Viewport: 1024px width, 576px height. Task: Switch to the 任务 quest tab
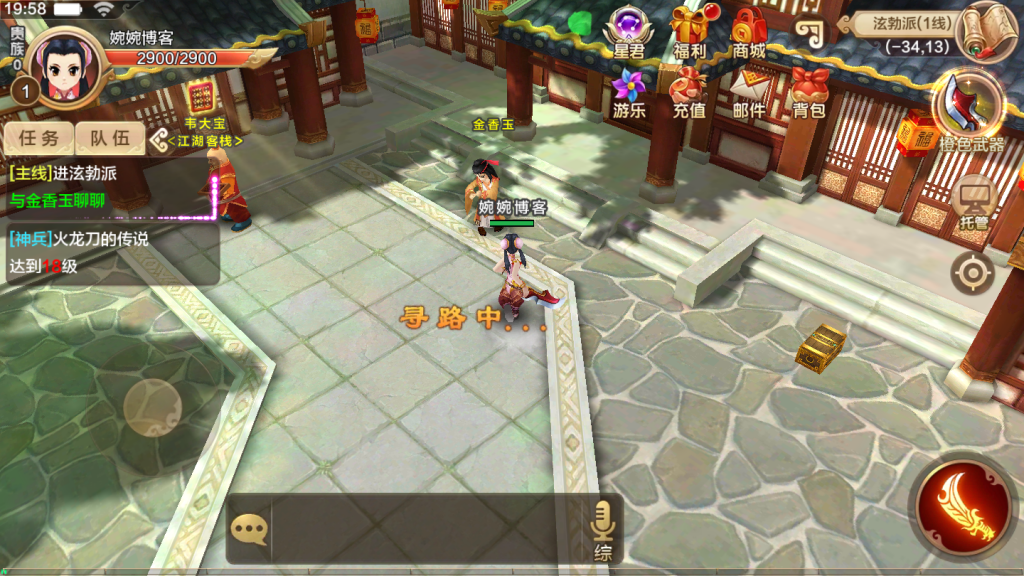pyautogui.click(x=38, y=139)
